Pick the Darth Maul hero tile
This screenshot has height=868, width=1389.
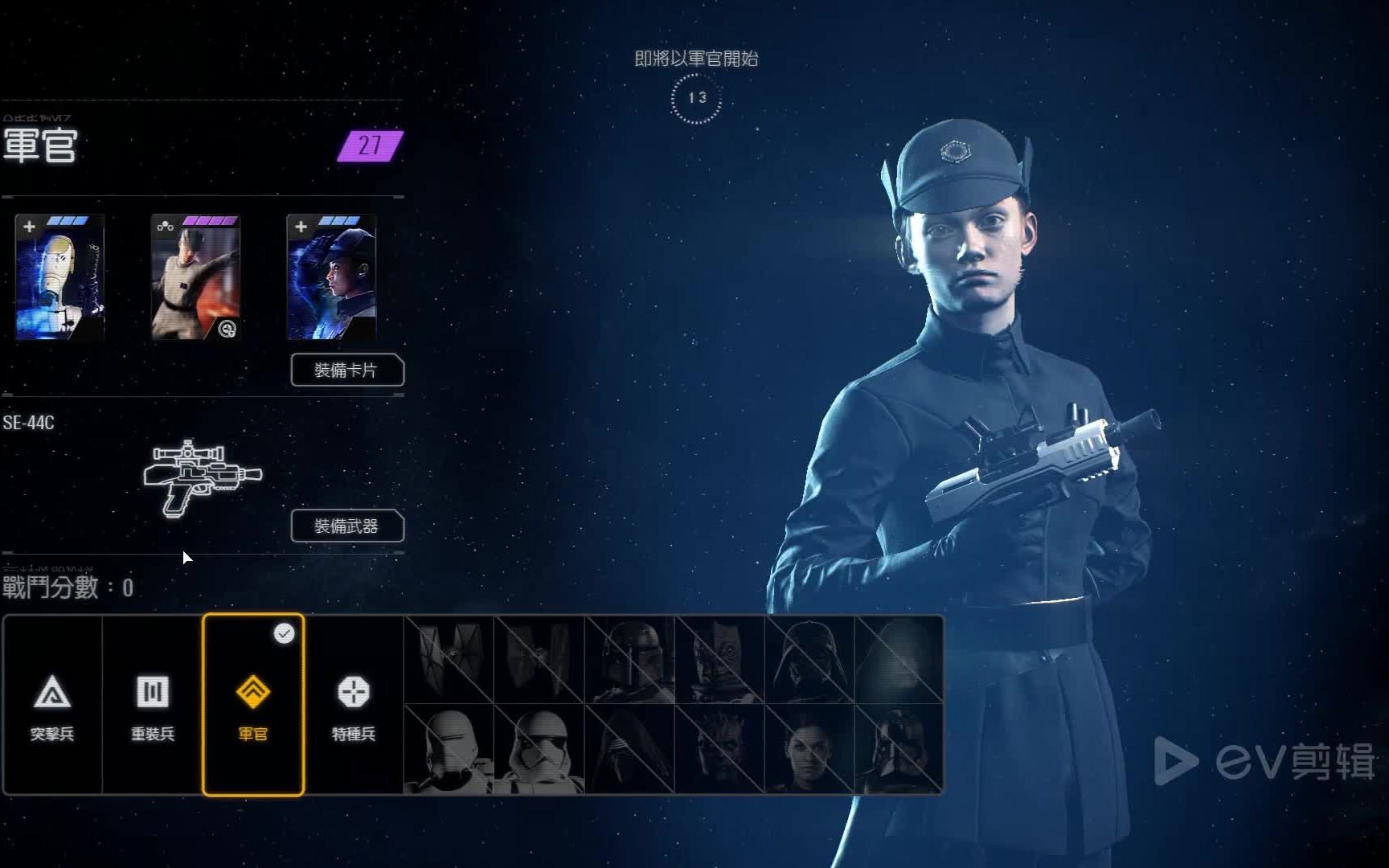point(719,750)
